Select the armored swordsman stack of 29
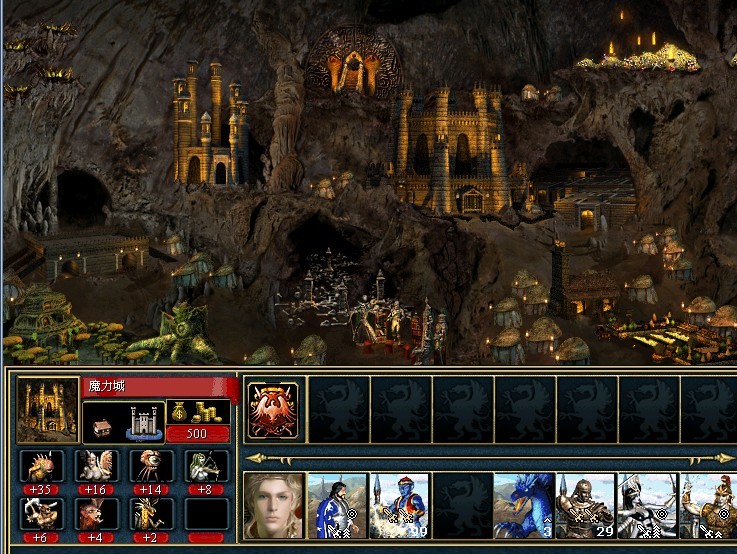The height and width of the screenshot is (554, 737). 585,506
